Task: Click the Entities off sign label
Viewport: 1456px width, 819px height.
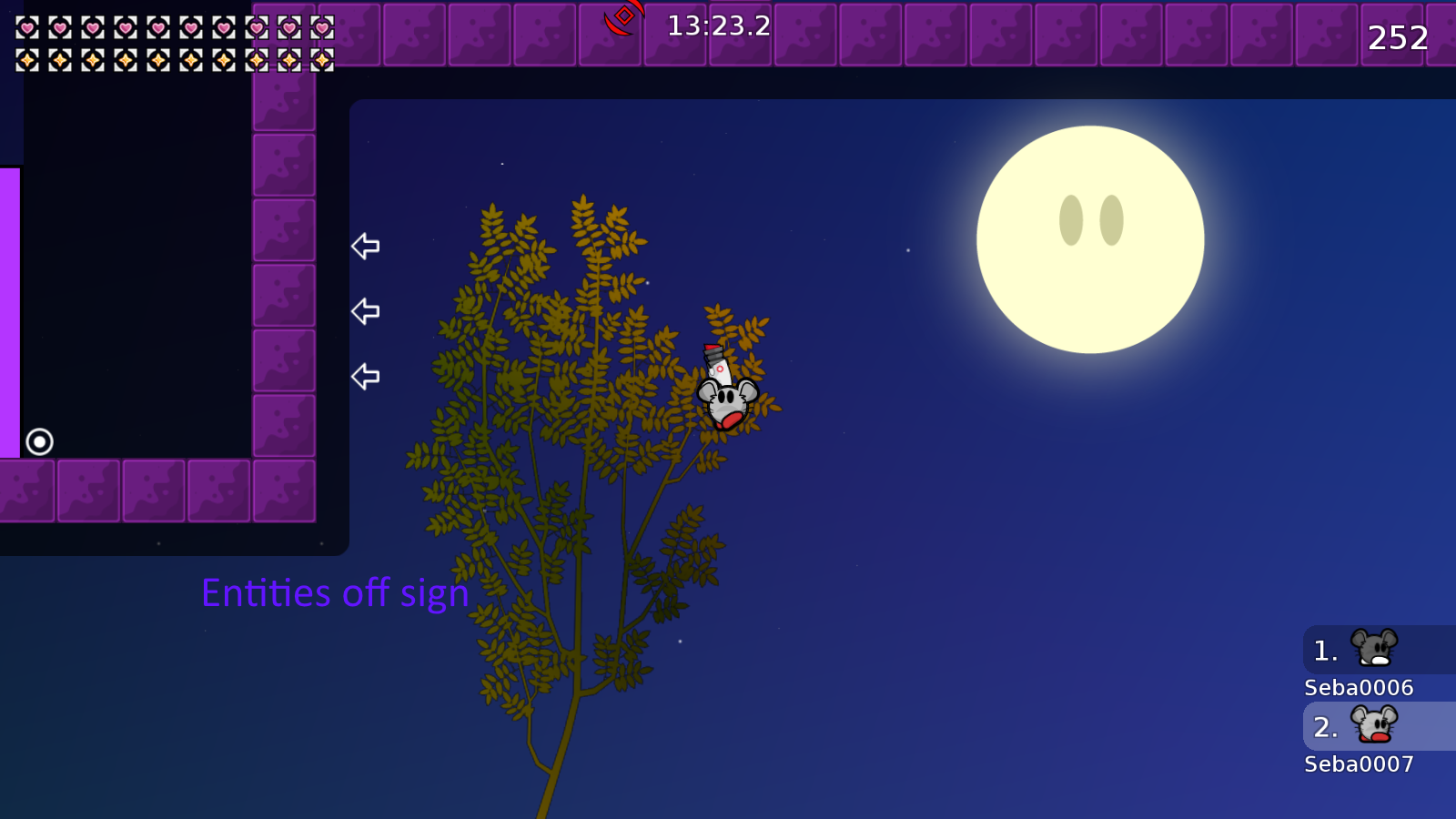Action: point(336,593)
